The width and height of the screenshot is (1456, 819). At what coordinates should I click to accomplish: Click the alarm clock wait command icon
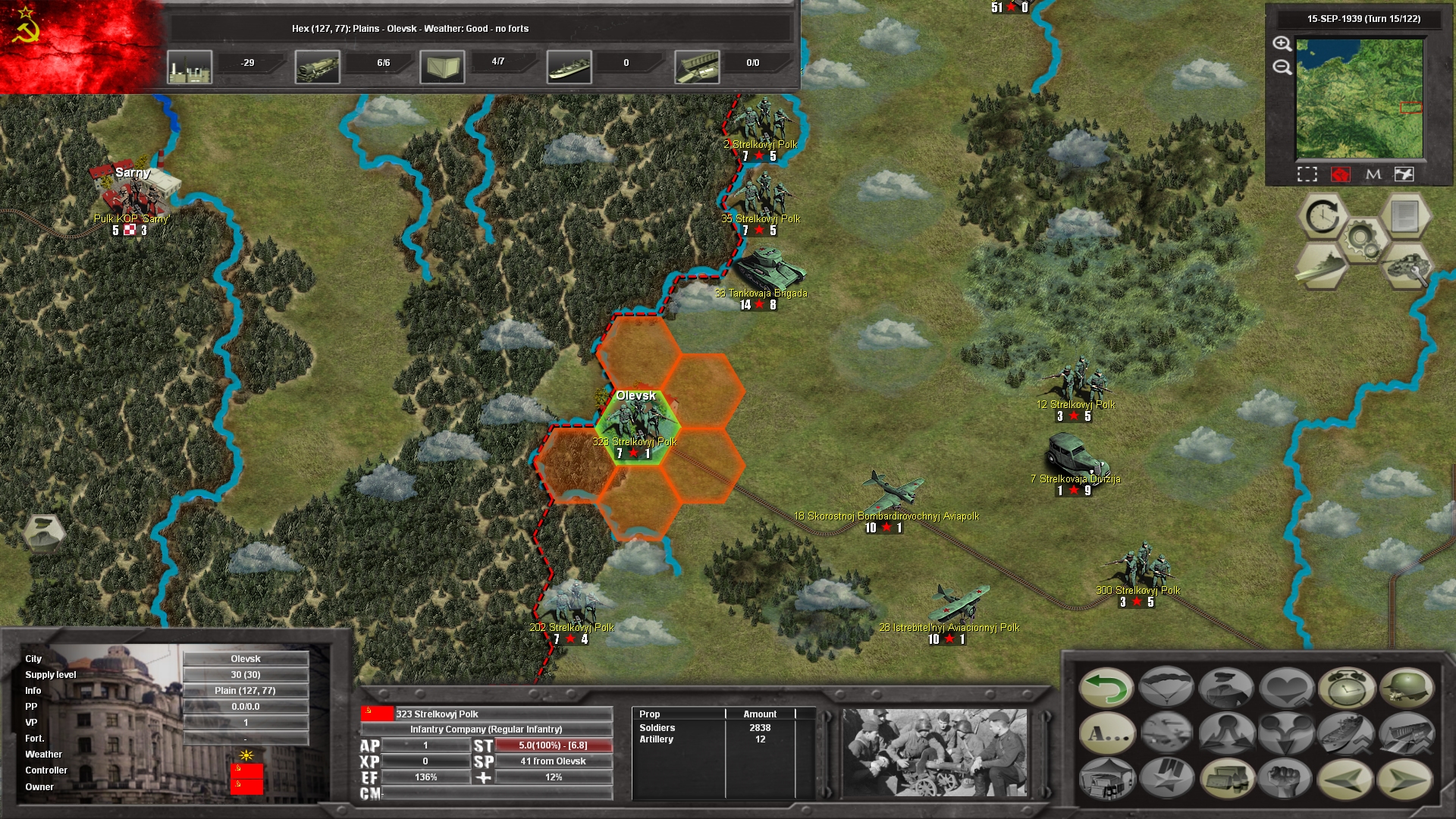(1347, 688)
